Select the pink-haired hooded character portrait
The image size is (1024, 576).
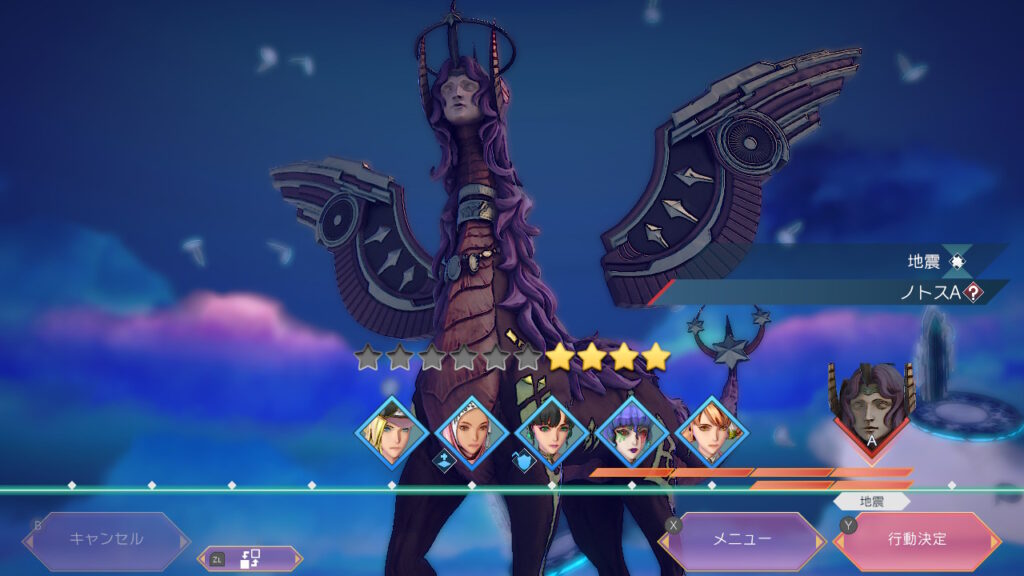click(x=472, y=433)
